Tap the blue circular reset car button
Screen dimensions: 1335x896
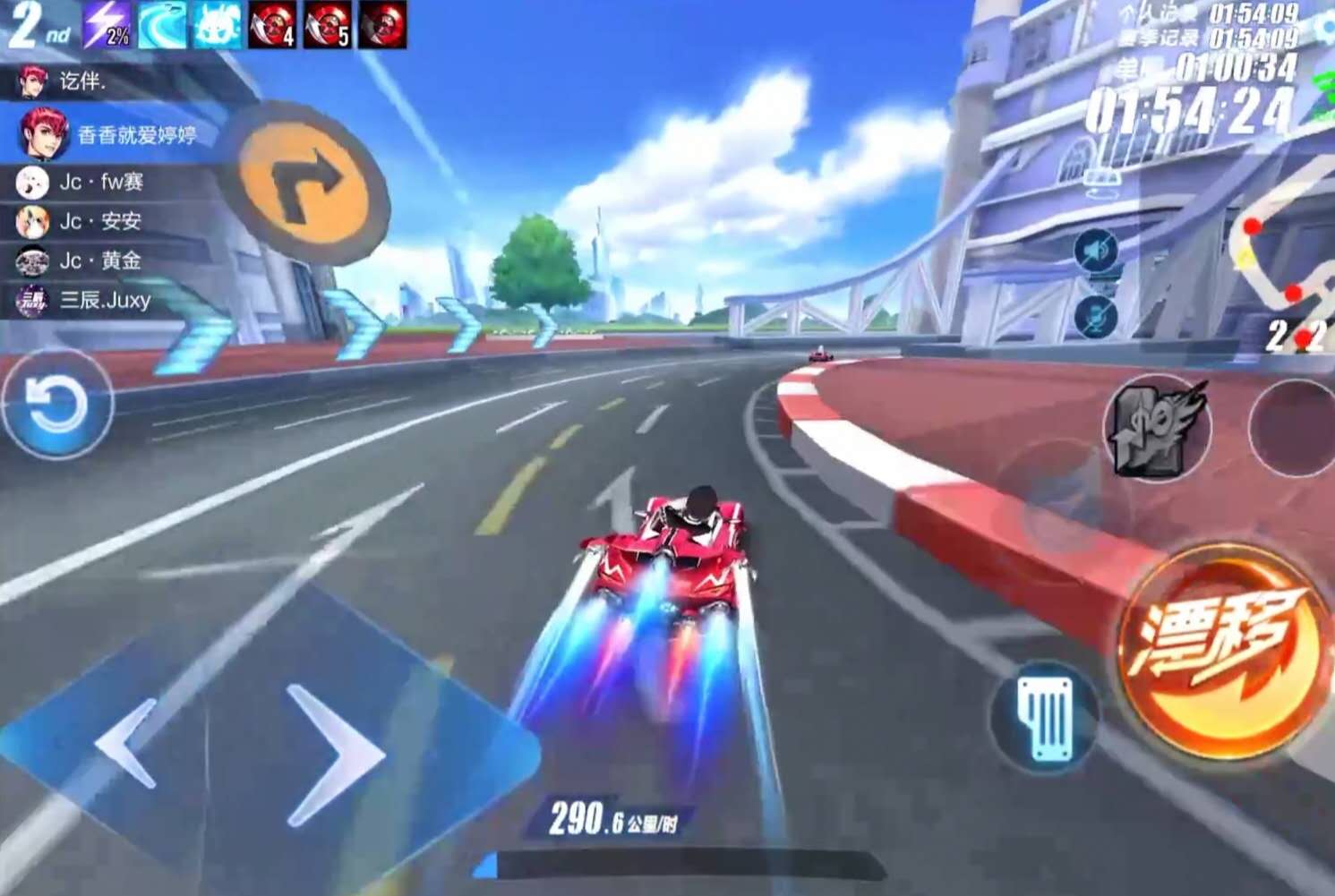pyautogui.click(x=56, y=404)
